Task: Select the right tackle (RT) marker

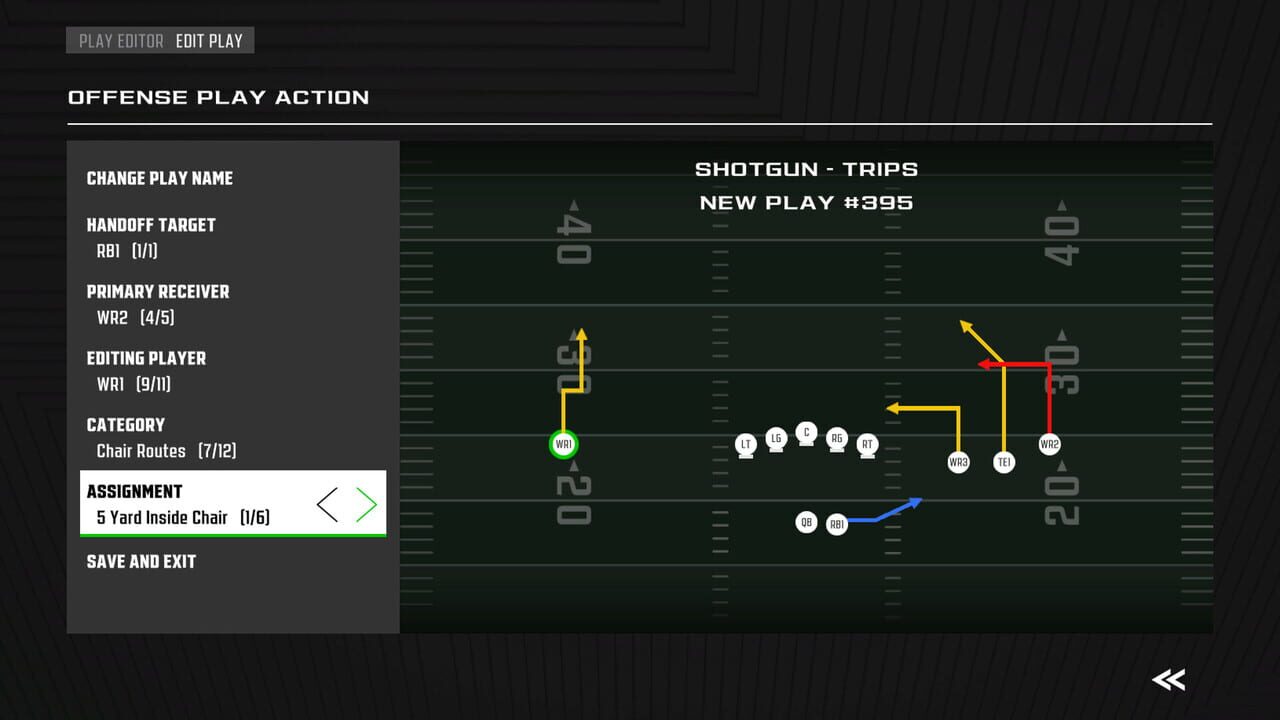Action: point(866,443)
